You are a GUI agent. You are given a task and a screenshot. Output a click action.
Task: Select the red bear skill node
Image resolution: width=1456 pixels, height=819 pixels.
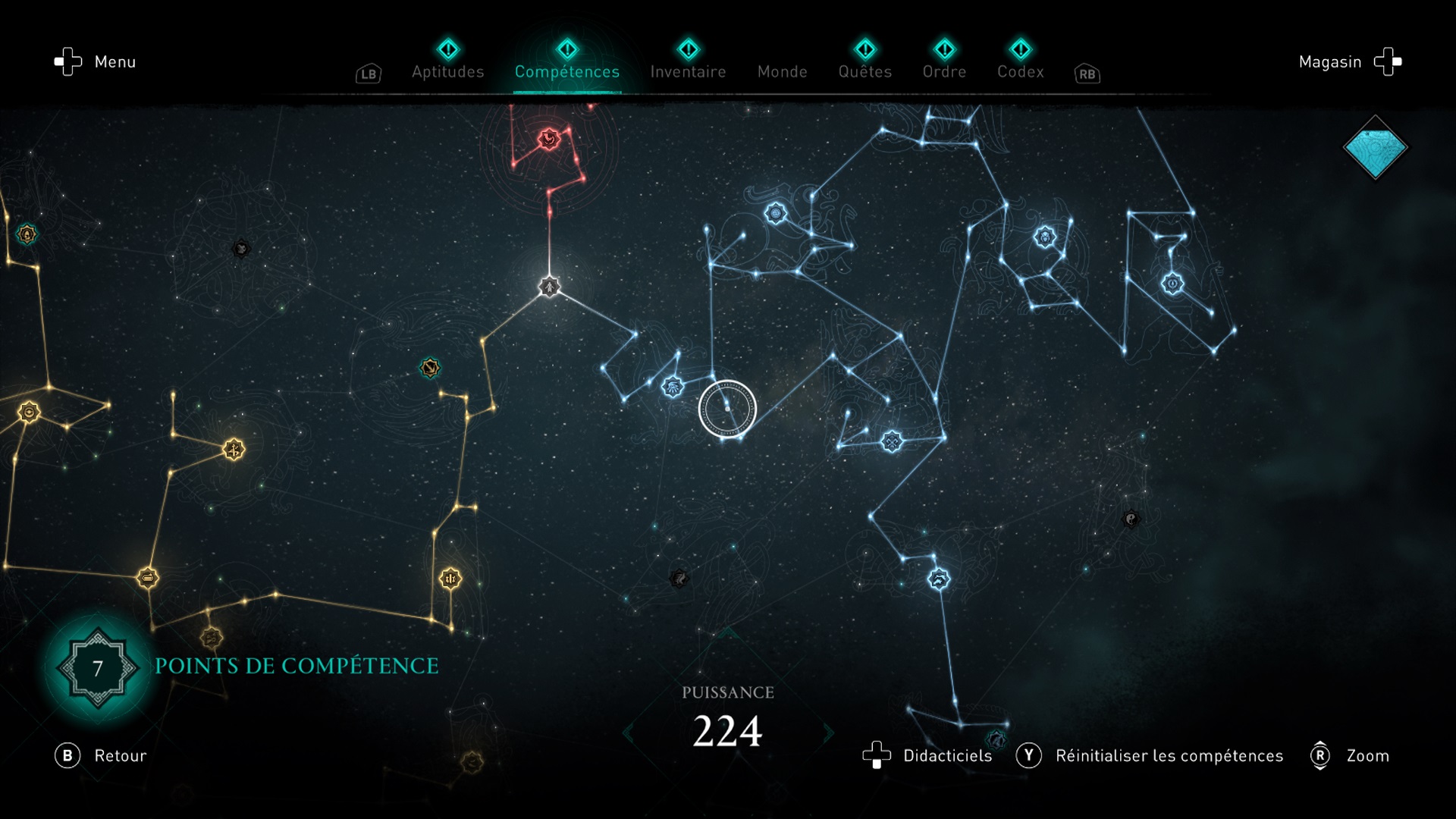coord(548,139)
